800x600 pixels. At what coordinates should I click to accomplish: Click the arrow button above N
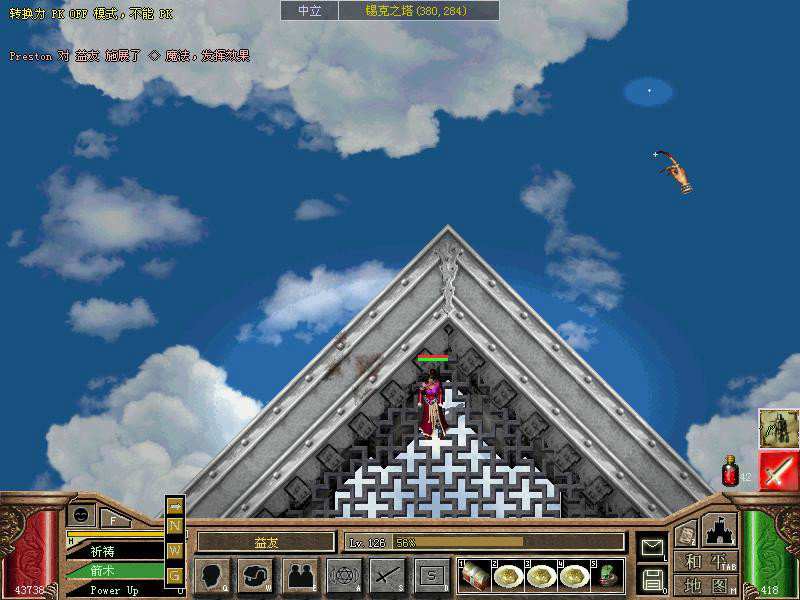175,506
